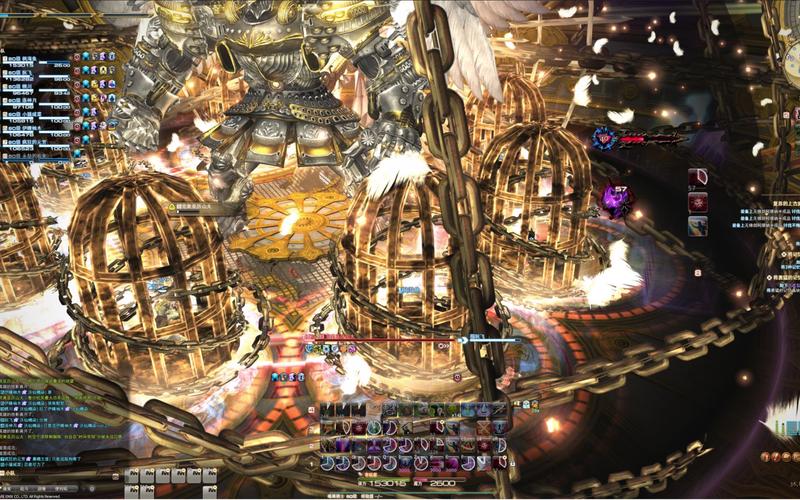800x500 pixels.
Task: Click the purple monster icon marked 57
Action: [x=616, y=200]
